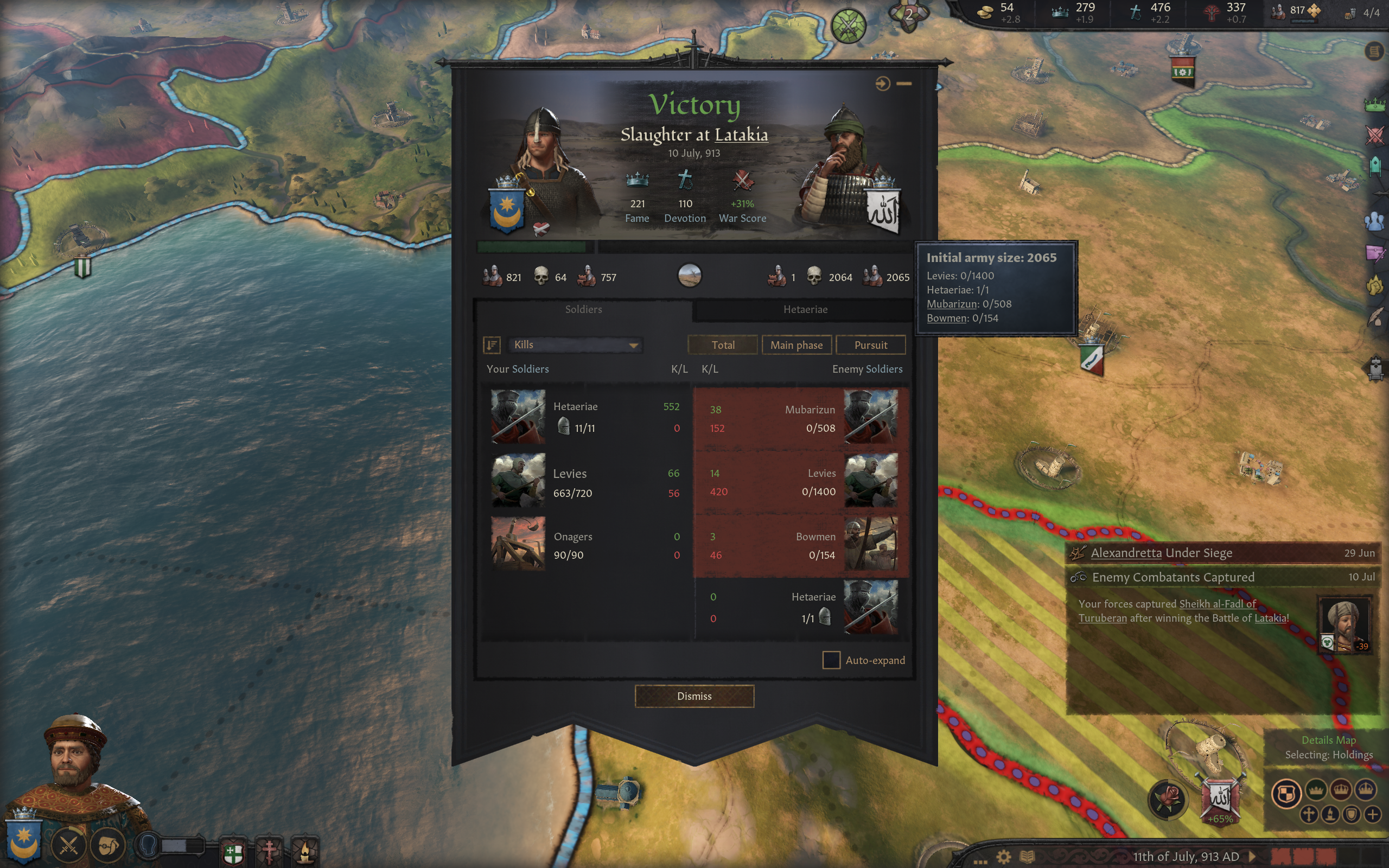This screenshot has width=1389, height=868.
Task: Toggle the Auto-expand checkbox
Action: tap(831, 660)
